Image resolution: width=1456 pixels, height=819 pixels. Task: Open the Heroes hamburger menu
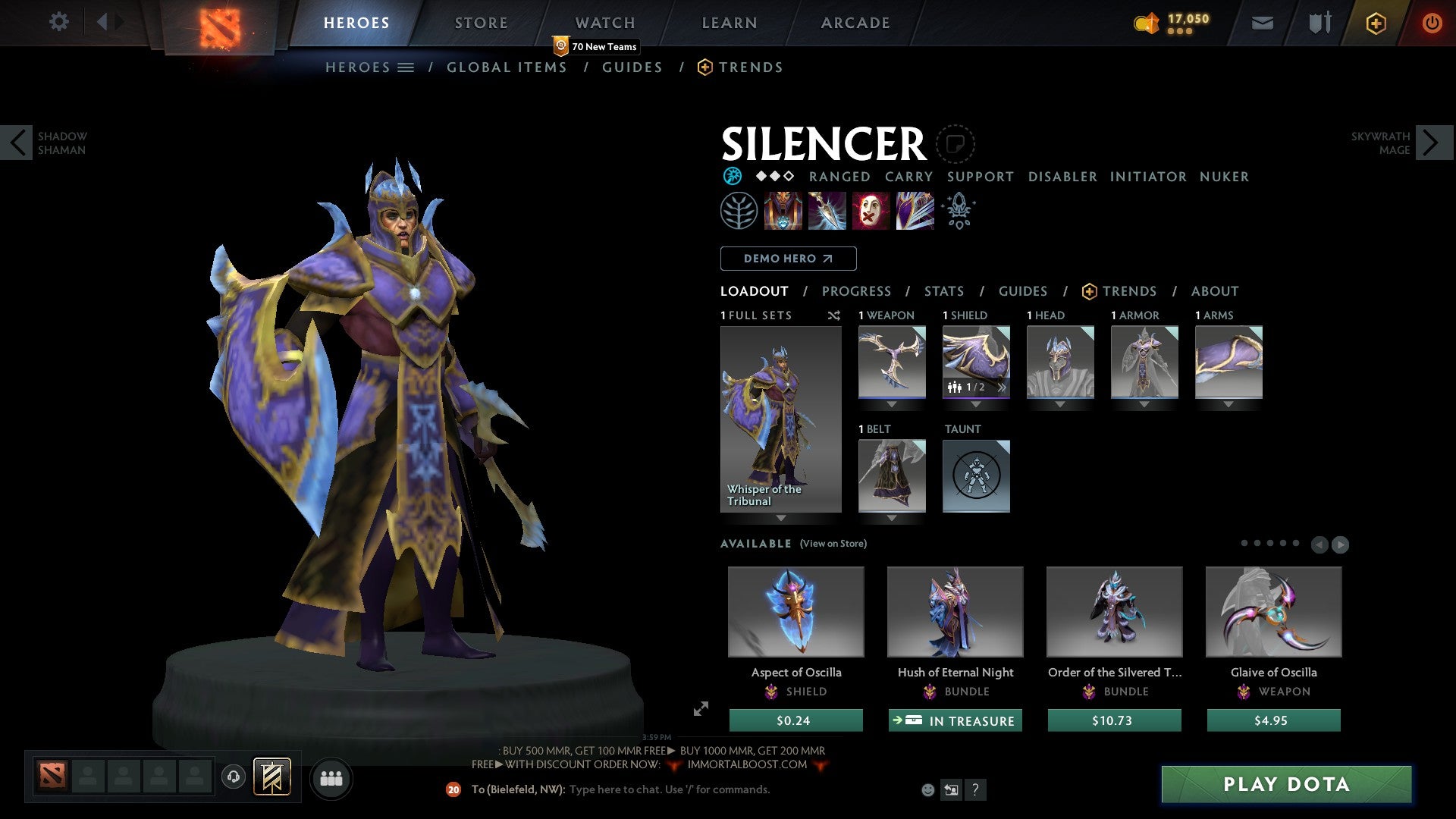pos(406,67)
